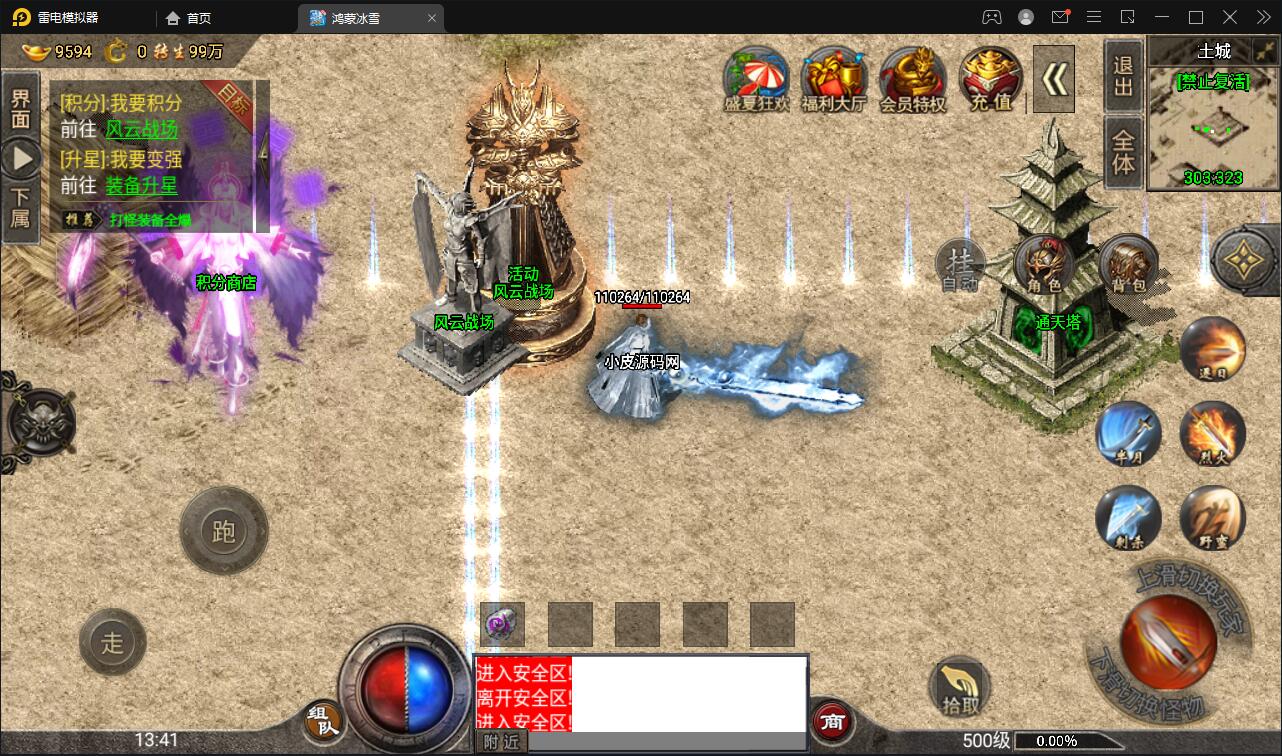This screenshot has width=1282, height=756.
Task: Open the 角色 character panel
Action: (x=1042, y=266)
